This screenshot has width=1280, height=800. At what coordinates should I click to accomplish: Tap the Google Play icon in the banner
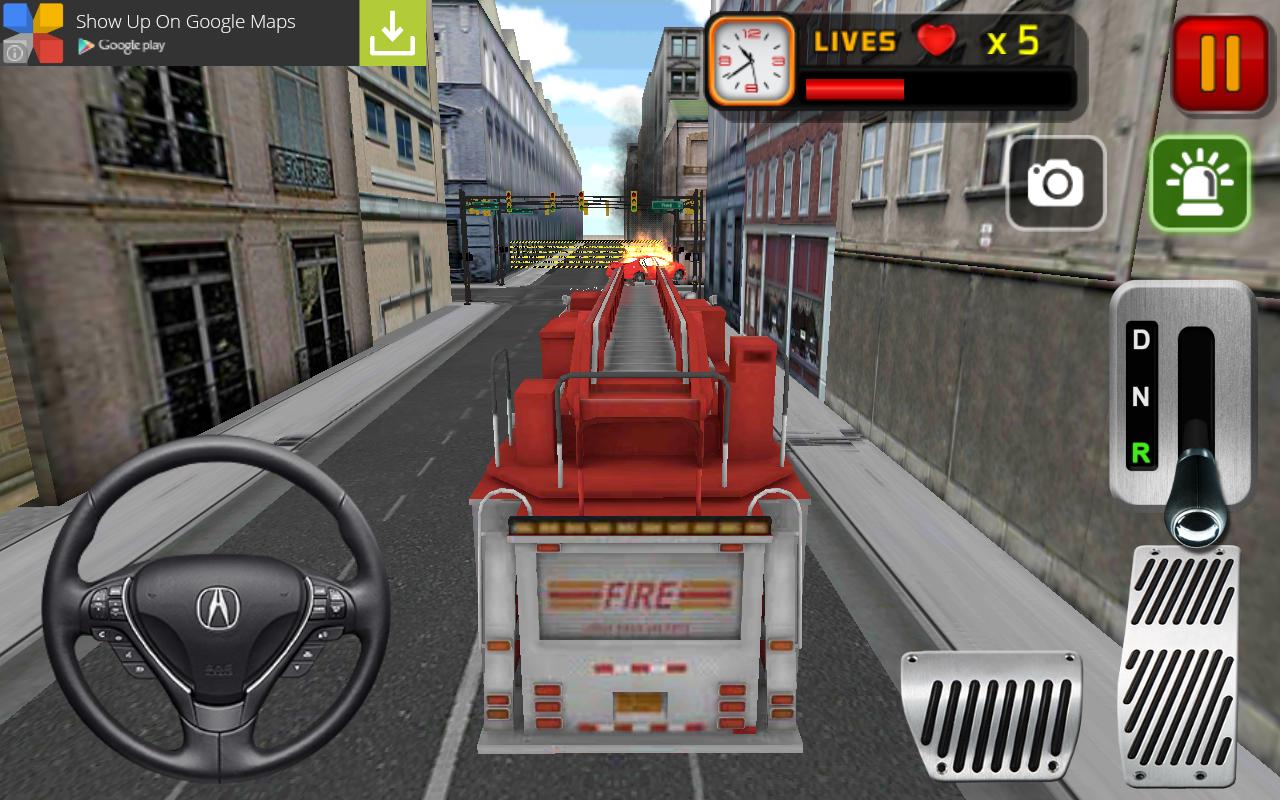pyautogui.click(x=85, y=43)
